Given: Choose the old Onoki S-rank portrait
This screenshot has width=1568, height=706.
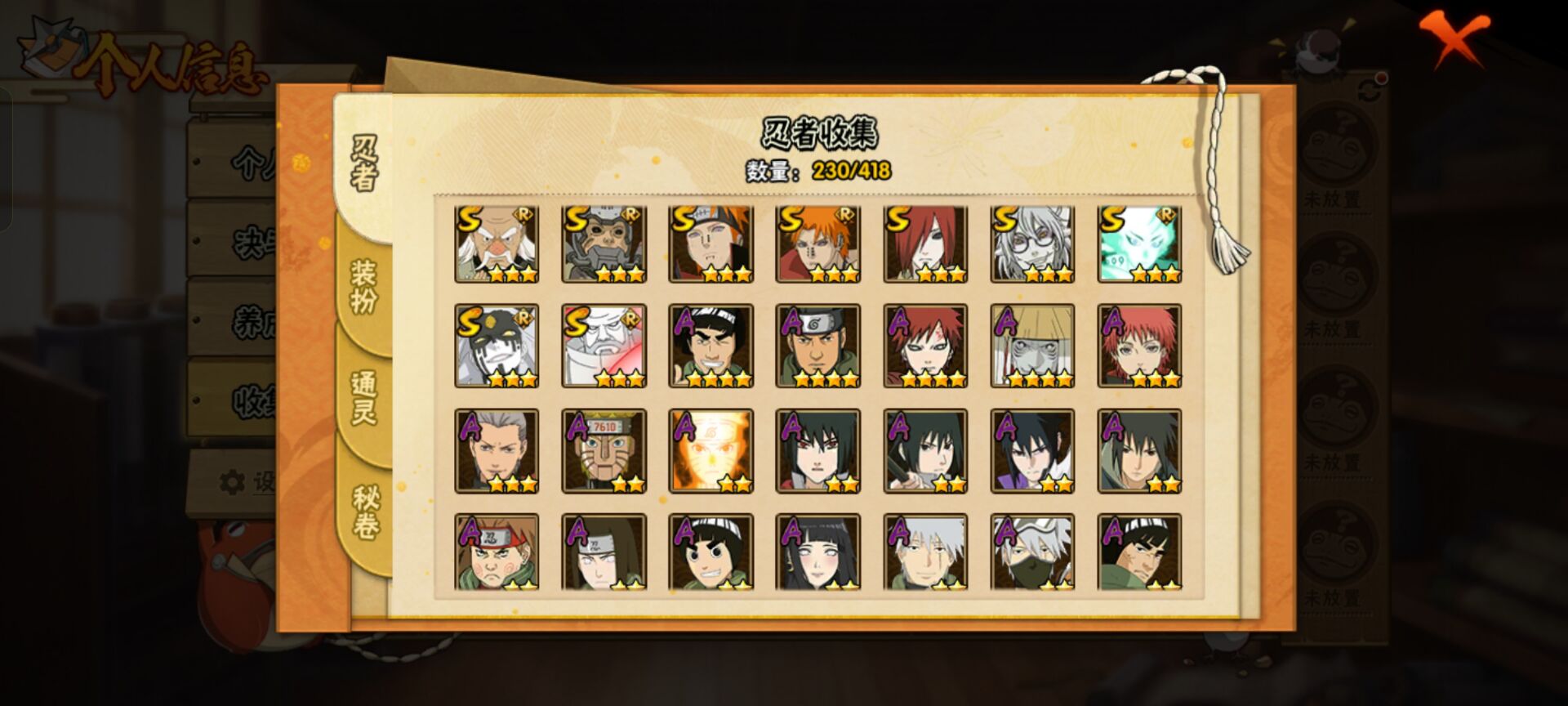Looking at the screenshot, I should click(497, 244).
